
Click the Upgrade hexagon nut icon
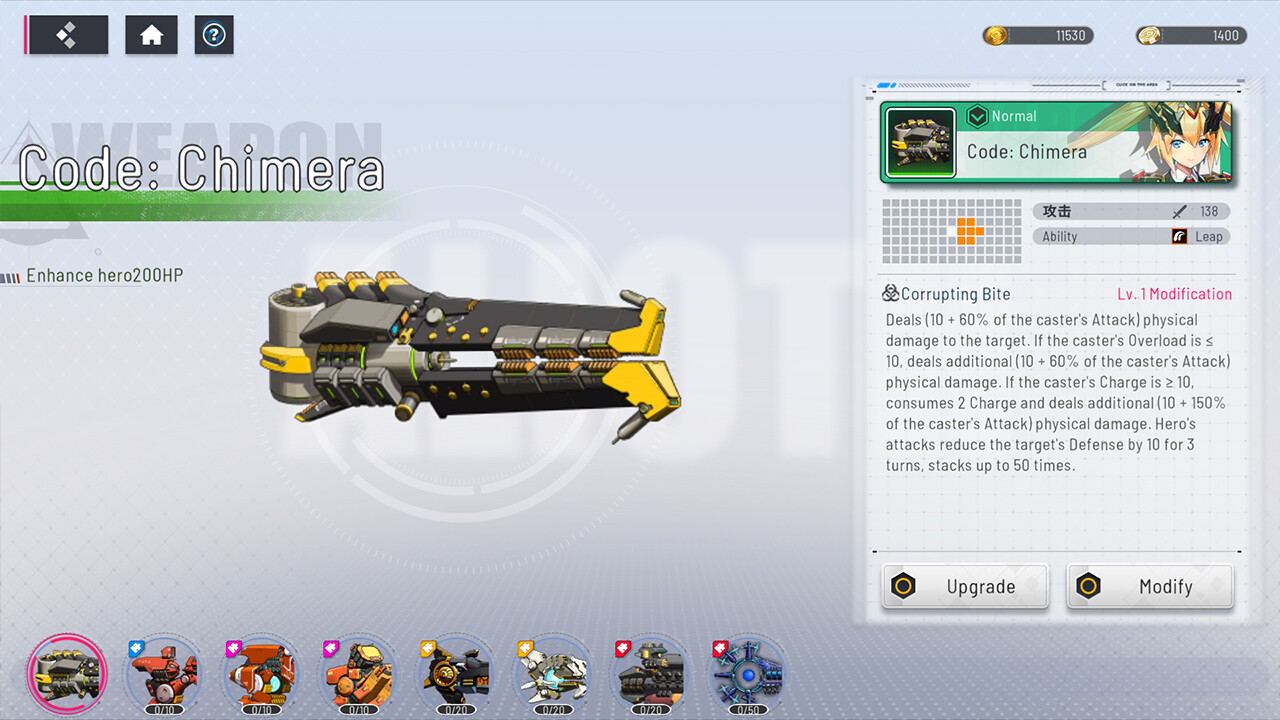(903, 586)
